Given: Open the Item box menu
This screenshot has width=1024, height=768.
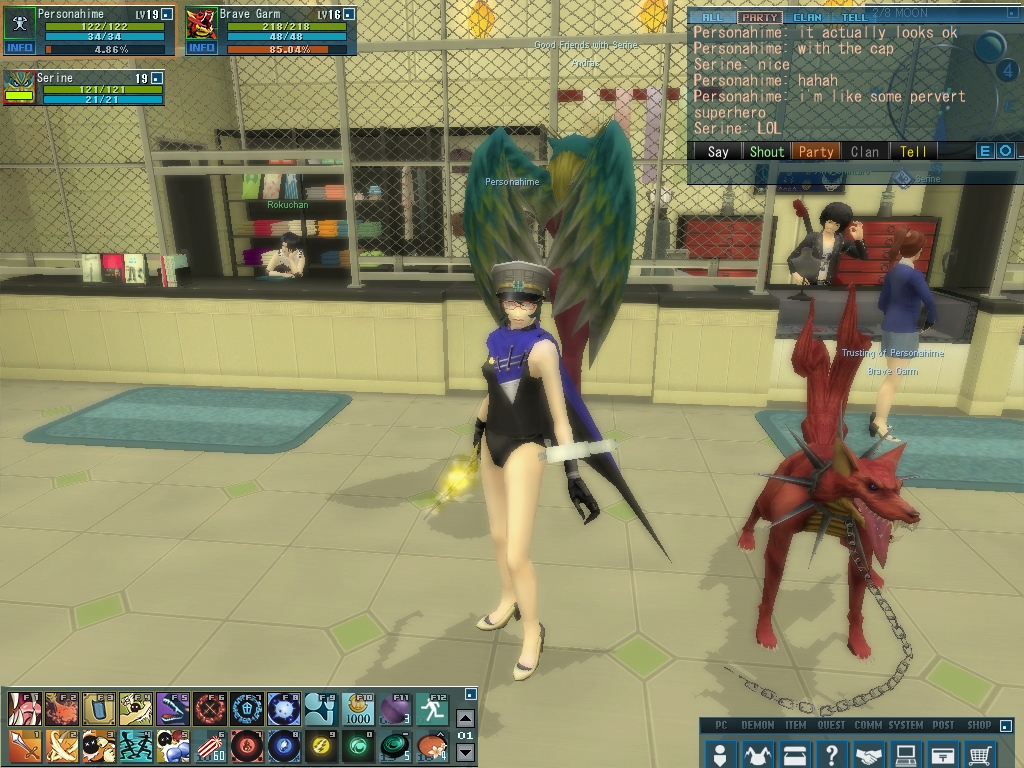Looking at the screenshot, I should click(794, 754).
